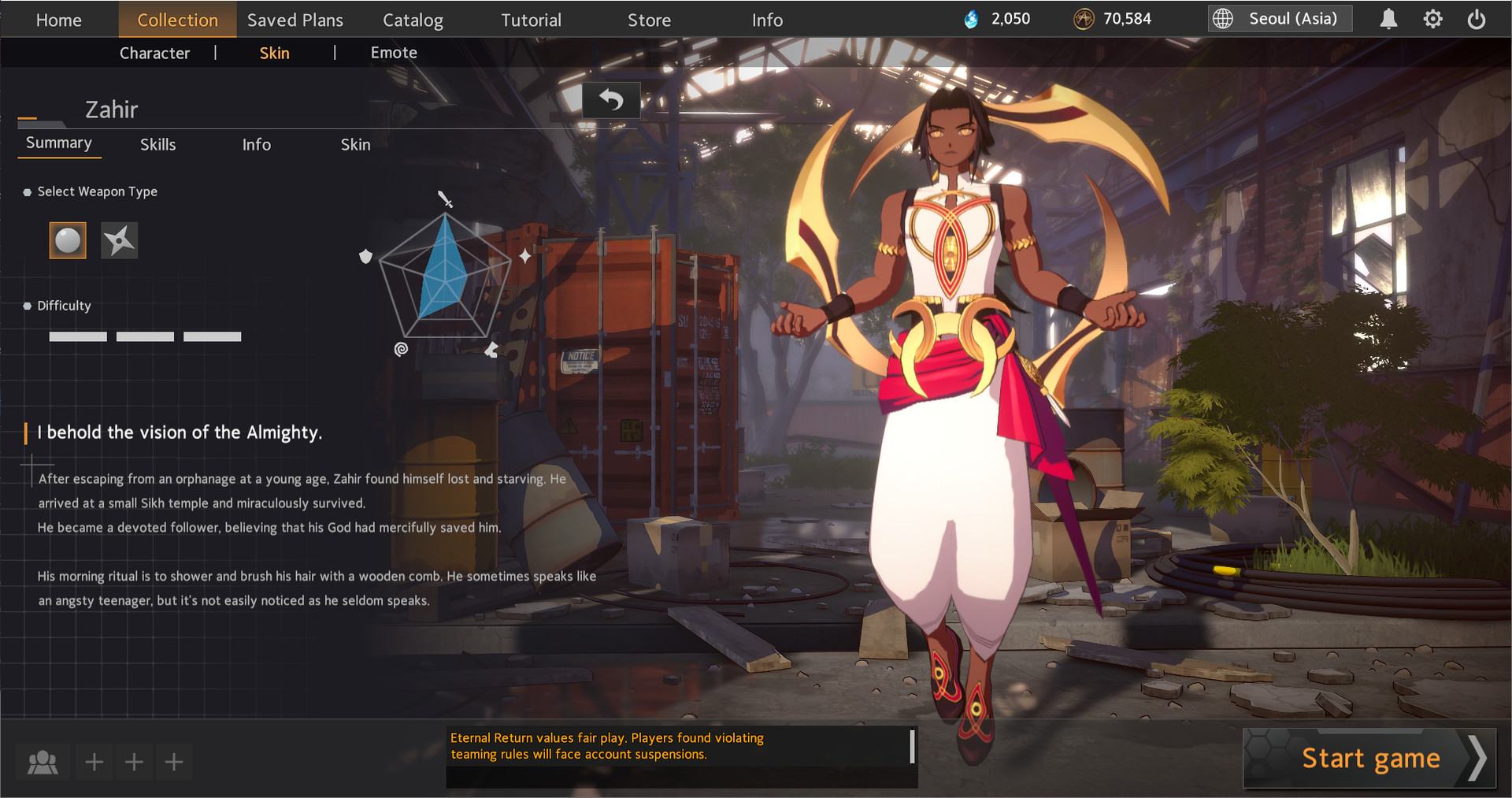Select the Character sub-tab

154,53
